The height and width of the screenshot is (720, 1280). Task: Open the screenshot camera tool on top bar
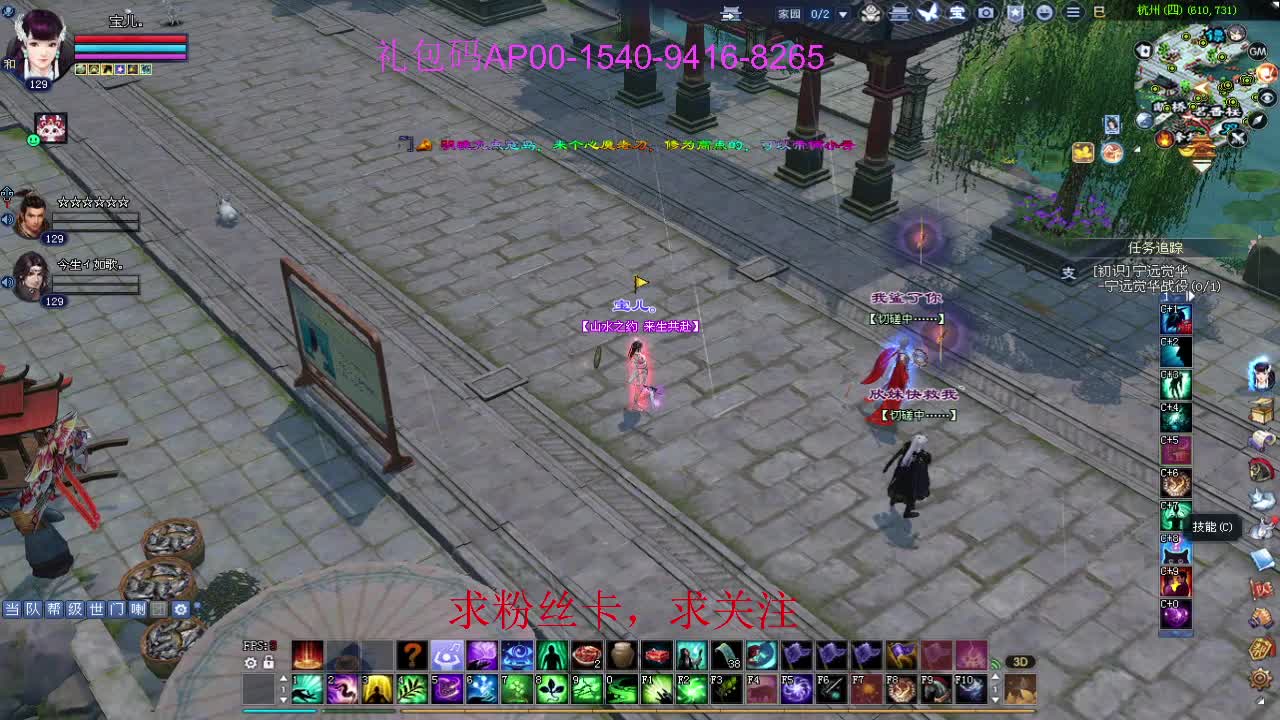(985, 13)
